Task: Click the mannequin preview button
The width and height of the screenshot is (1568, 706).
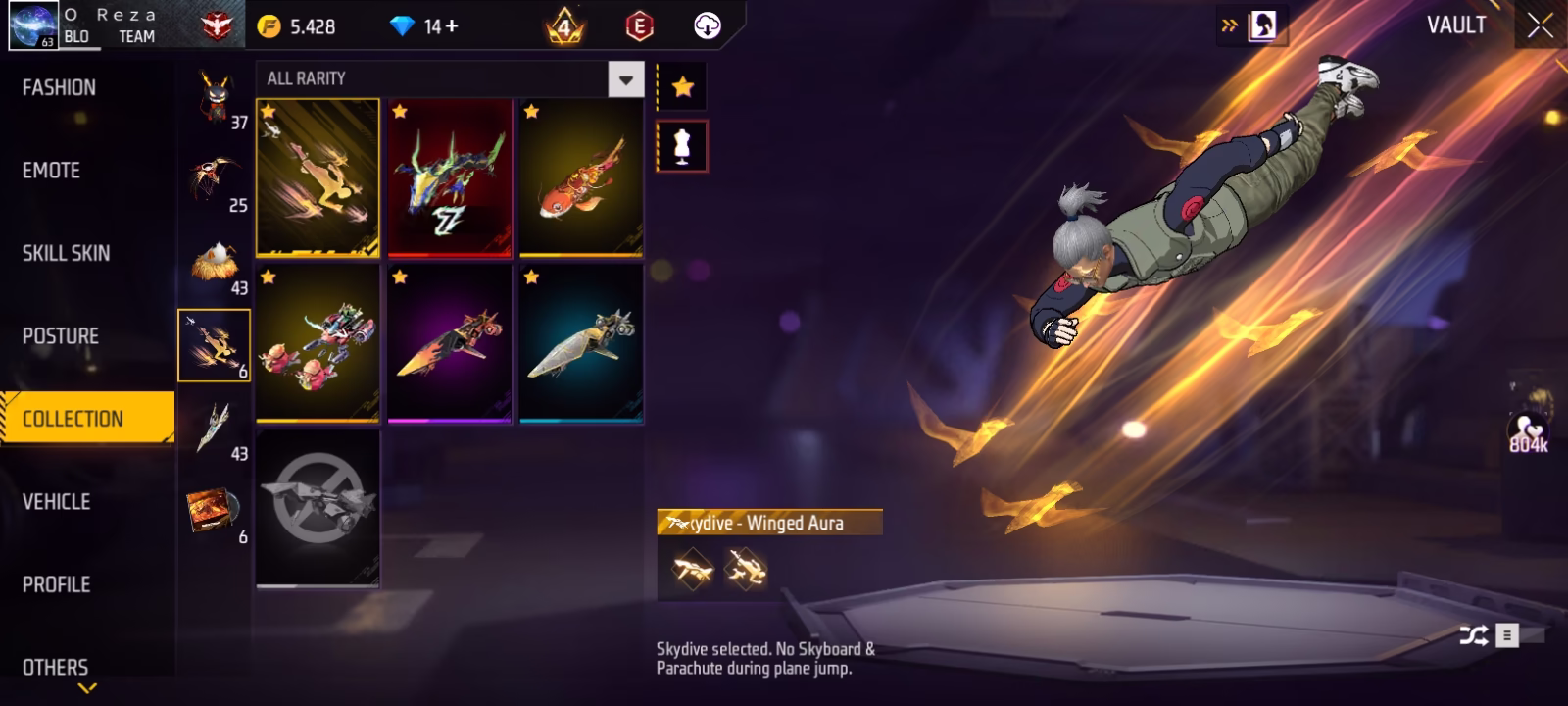Action: (x=682, y=146)
